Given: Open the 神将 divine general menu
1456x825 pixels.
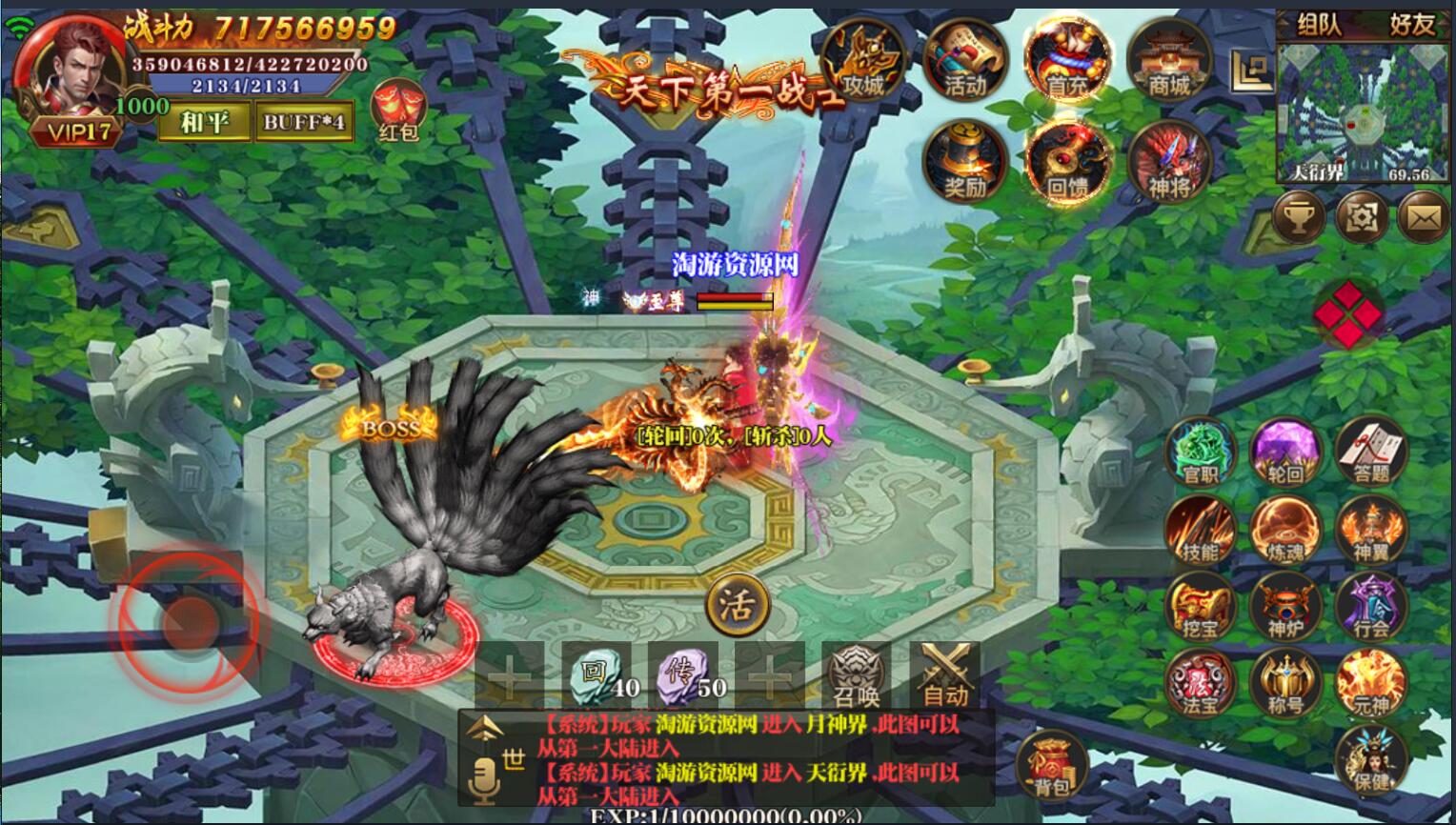Looking at the screenshot, I should [x=1169, y=162].
